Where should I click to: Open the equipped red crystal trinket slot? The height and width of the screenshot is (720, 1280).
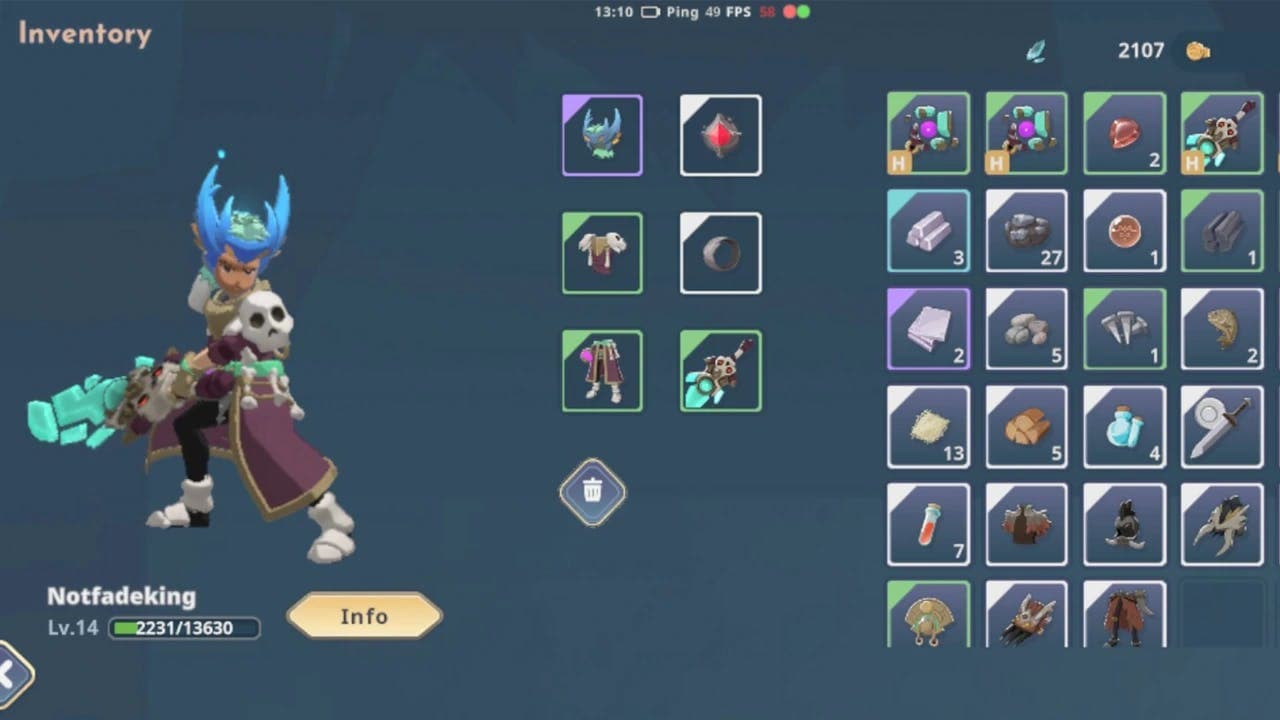pos(721,135)
